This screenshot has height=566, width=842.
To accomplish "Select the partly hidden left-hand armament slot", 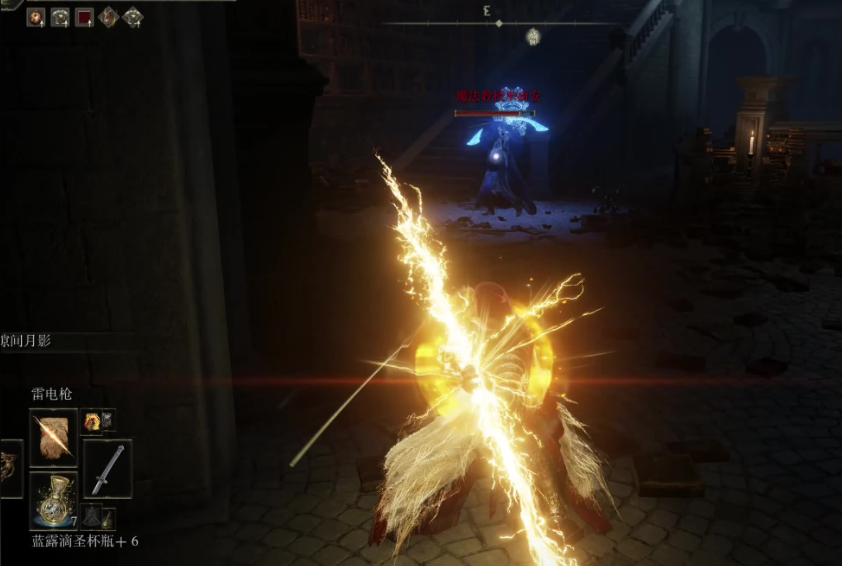I will tap(10, 468).
